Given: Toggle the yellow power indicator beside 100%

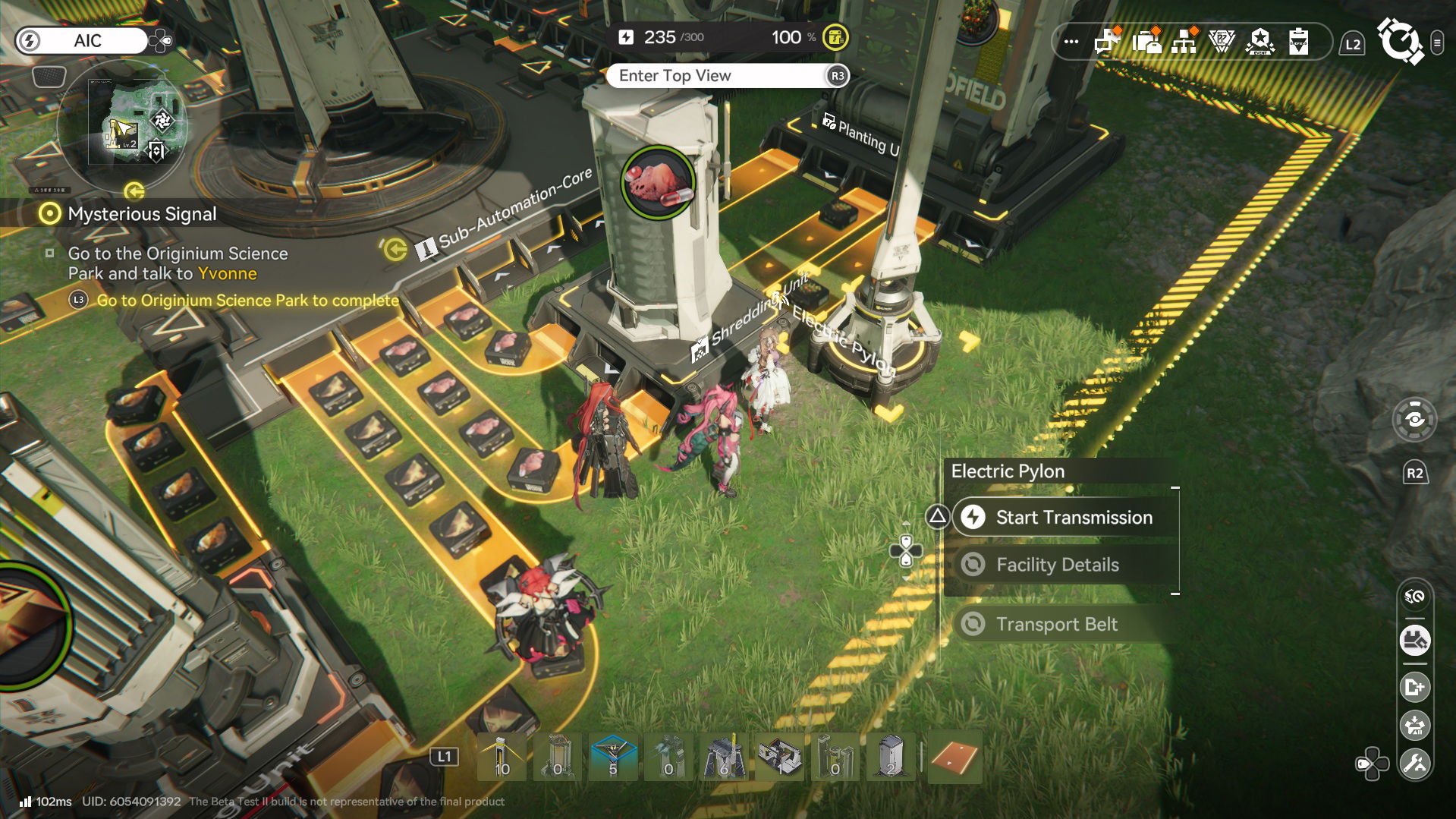Looking at the screenshot, I should click(835, 35).
